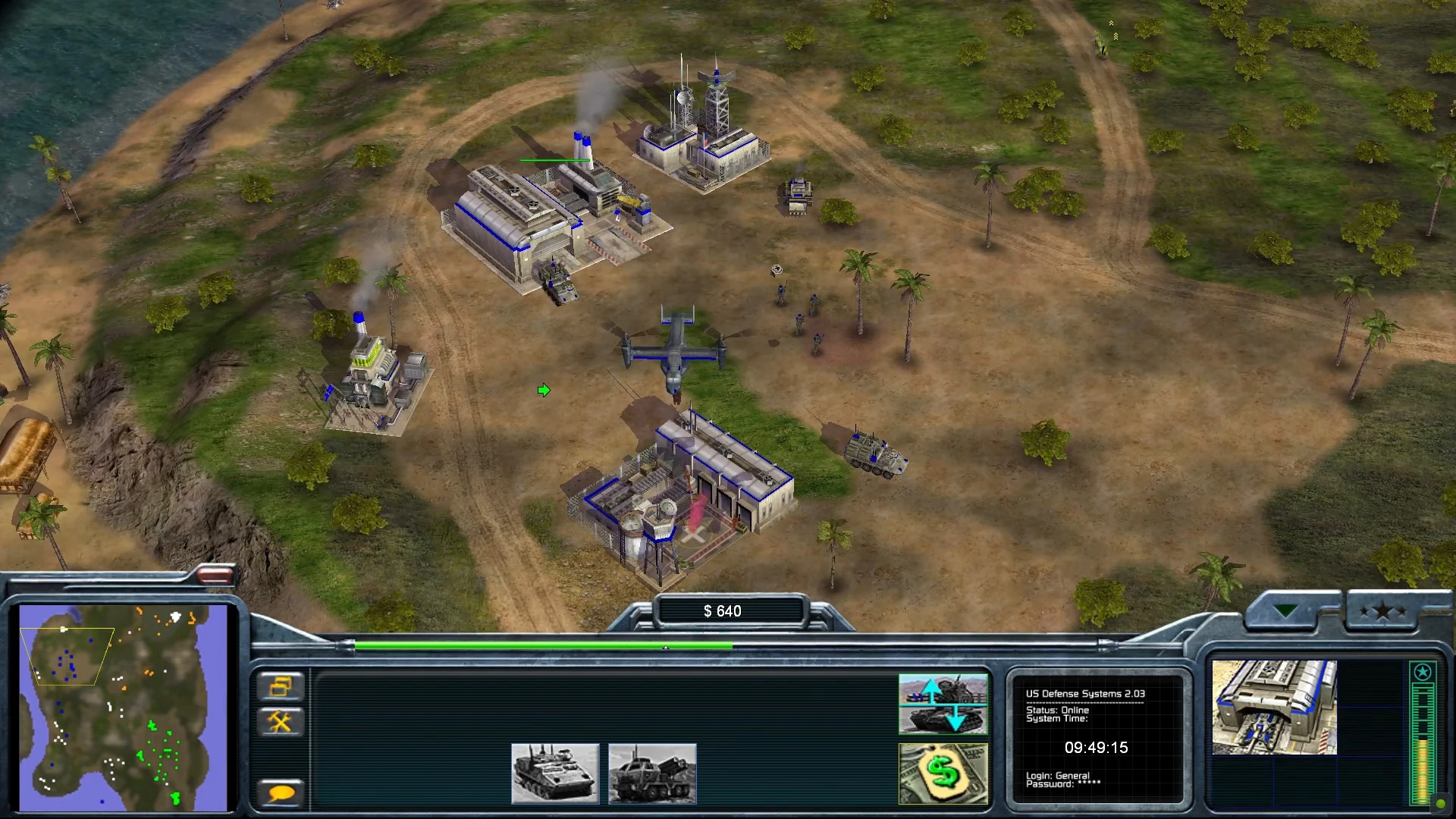
Task: Click the dollar sign money icon
Action: coord(943,772)
